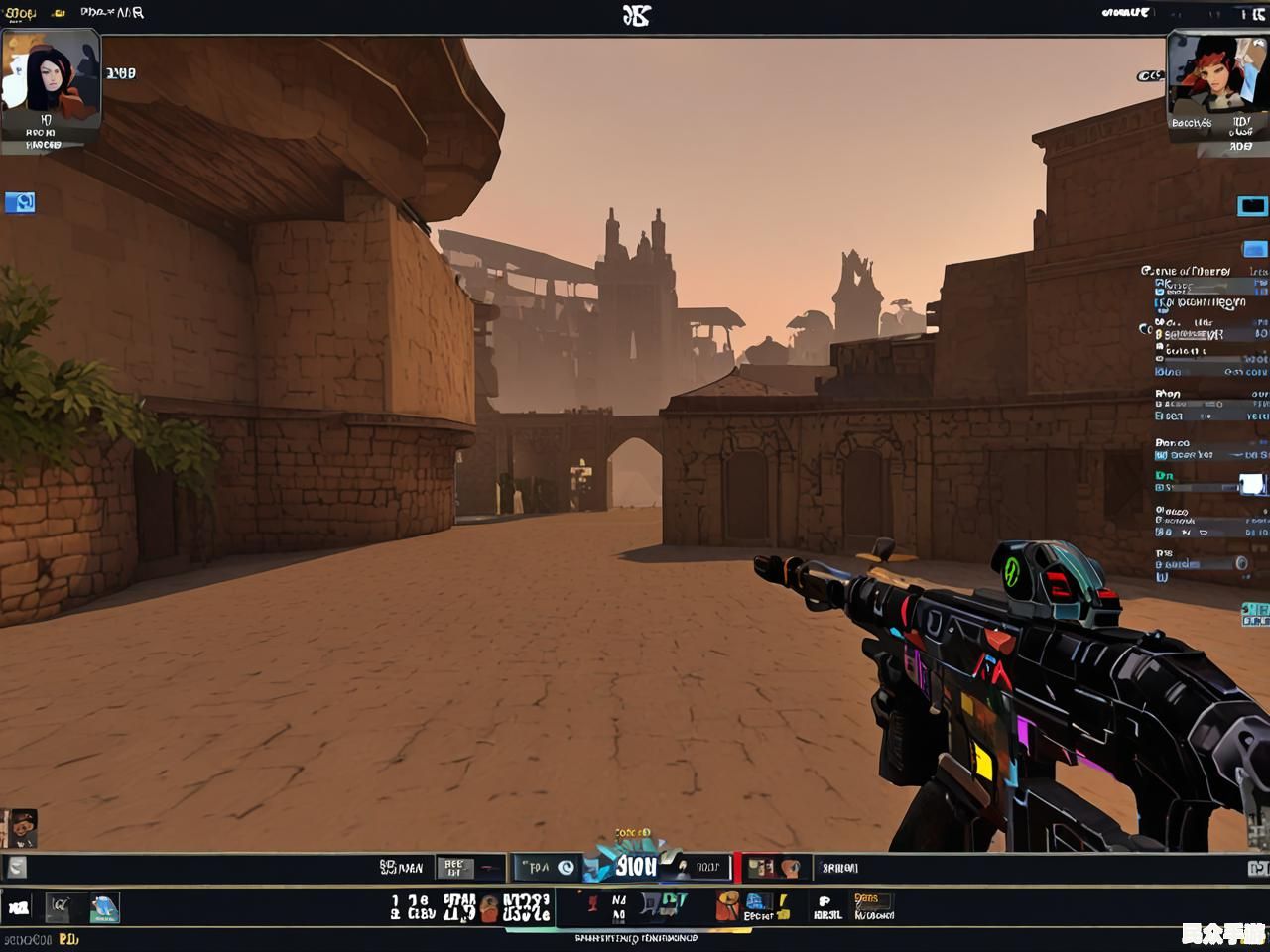Viewport: 1270px width, 952px height.
Task: Click the blue landscape picture icon in bottom bar
Action: [104, 907]
